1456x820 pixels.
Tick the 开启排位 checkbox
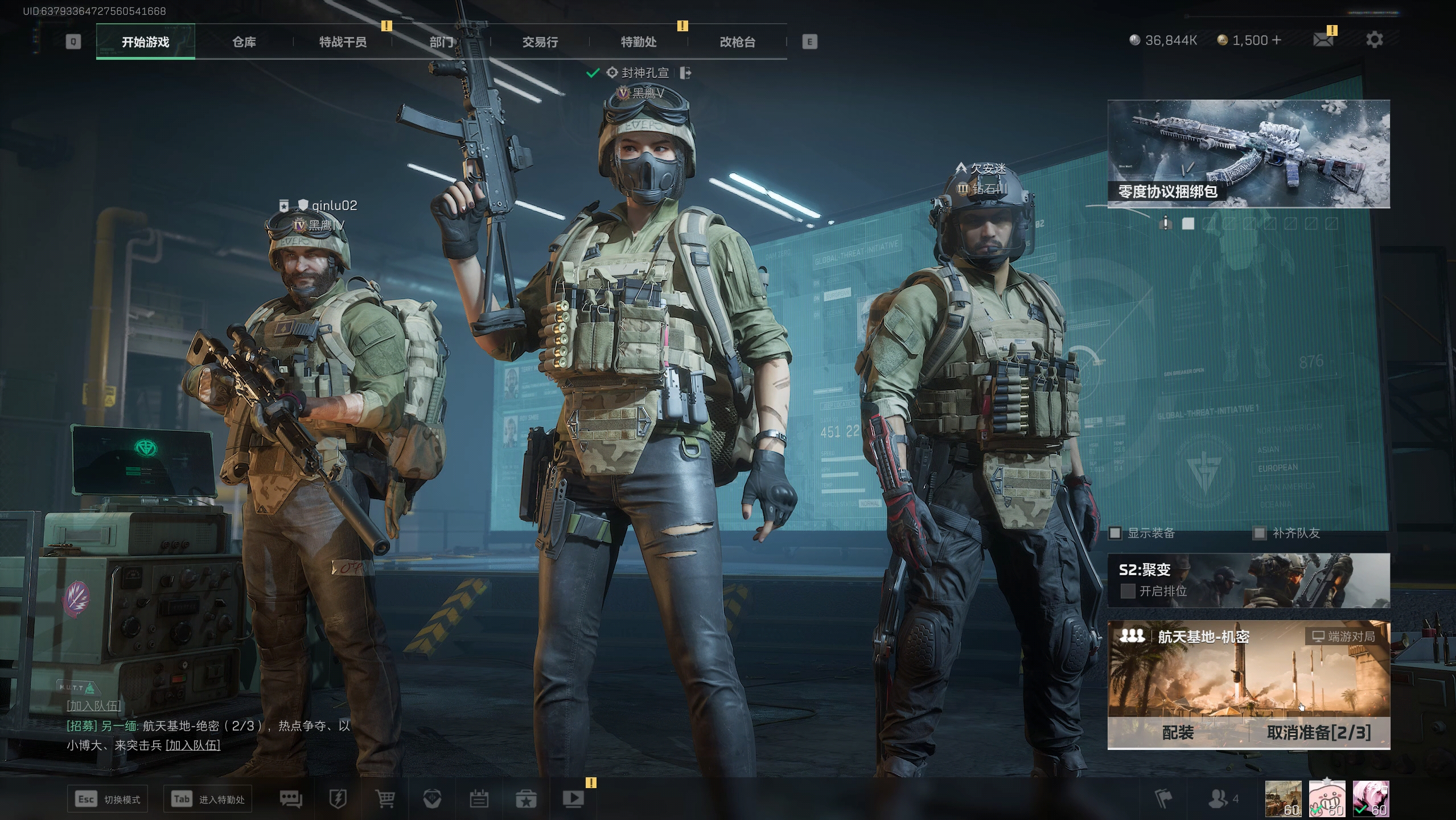(1127, 591)
